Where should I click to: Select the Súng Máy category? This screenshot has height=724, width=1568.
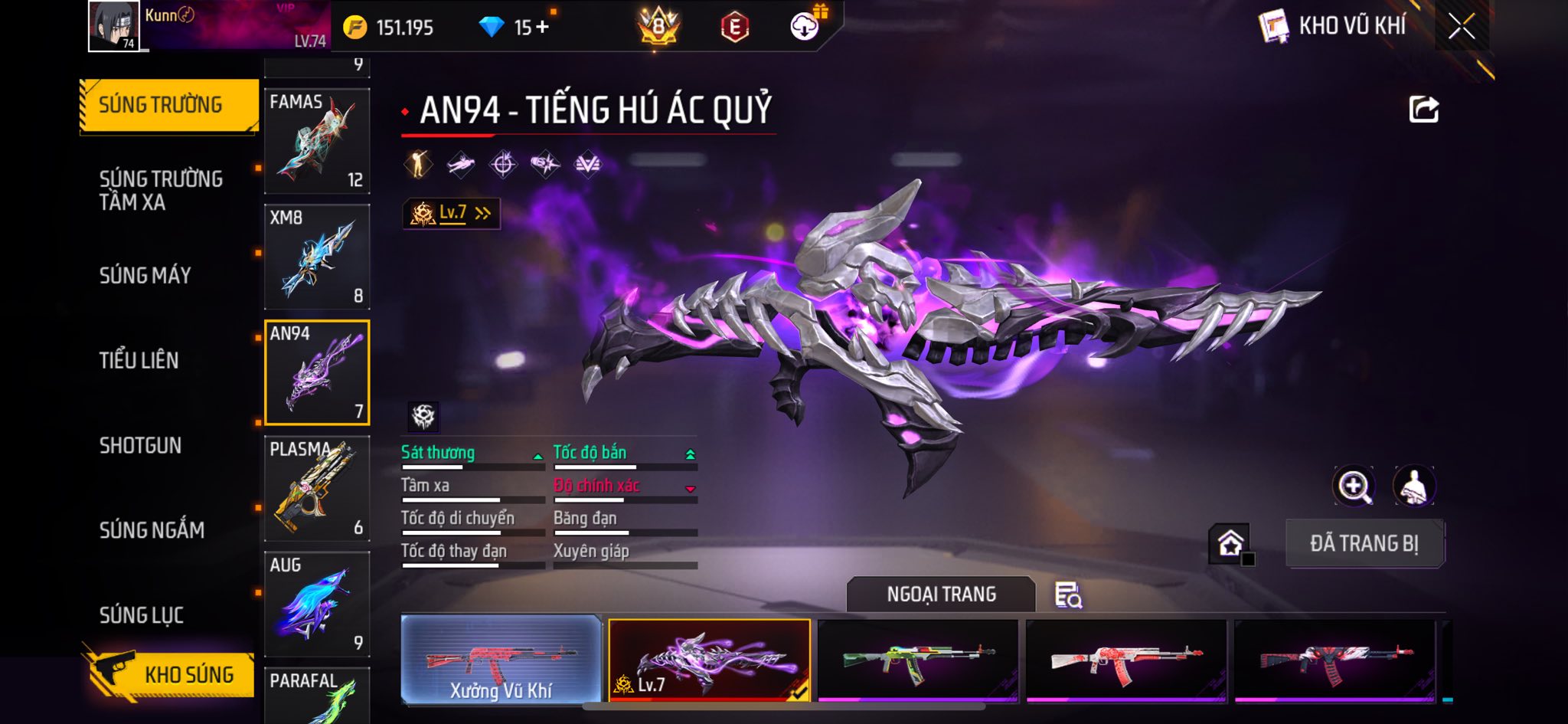coord(145,275)
